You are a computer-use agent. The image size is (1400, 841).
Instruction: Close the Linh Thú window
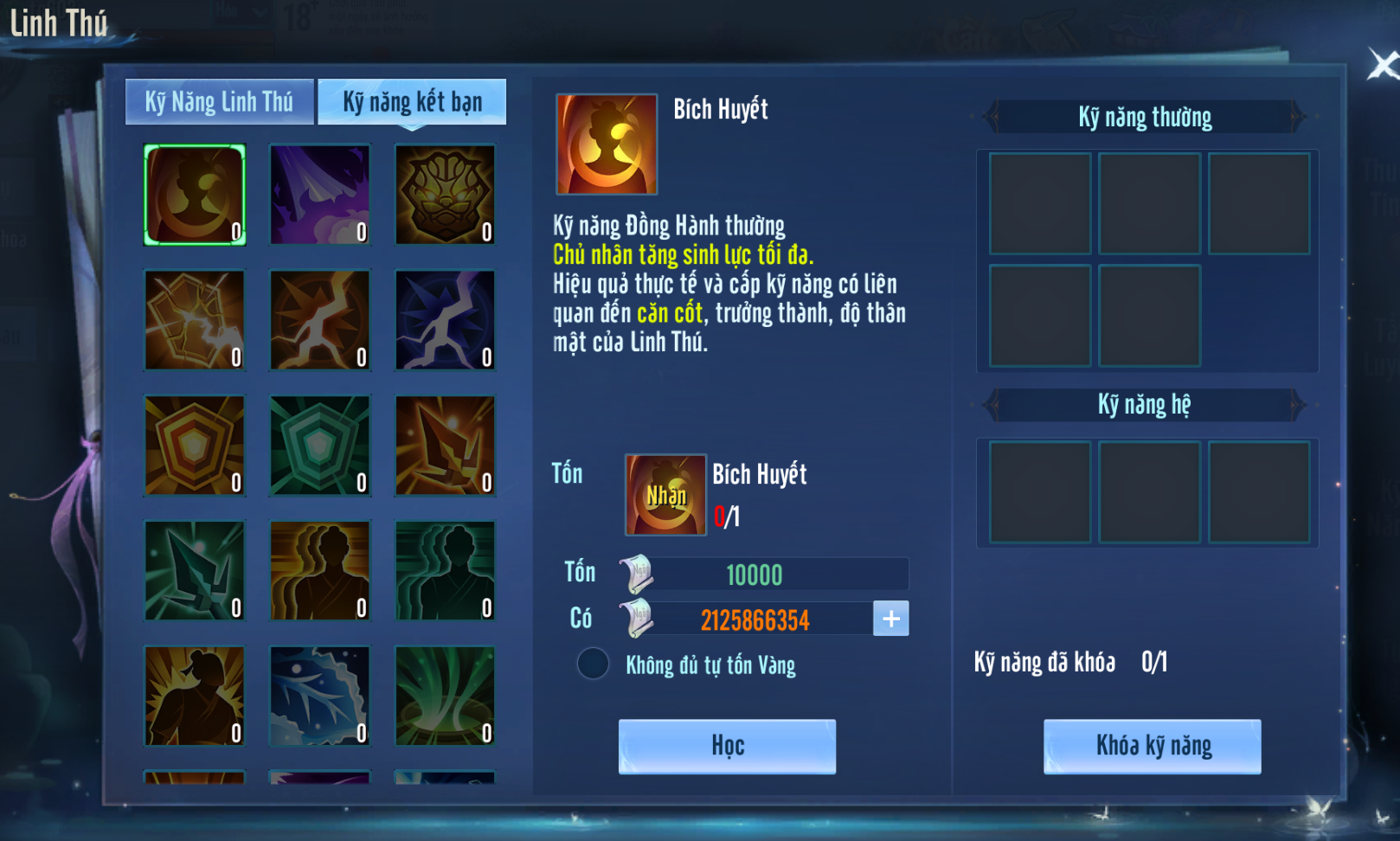pyautogui.click(x=1381, y=65)
